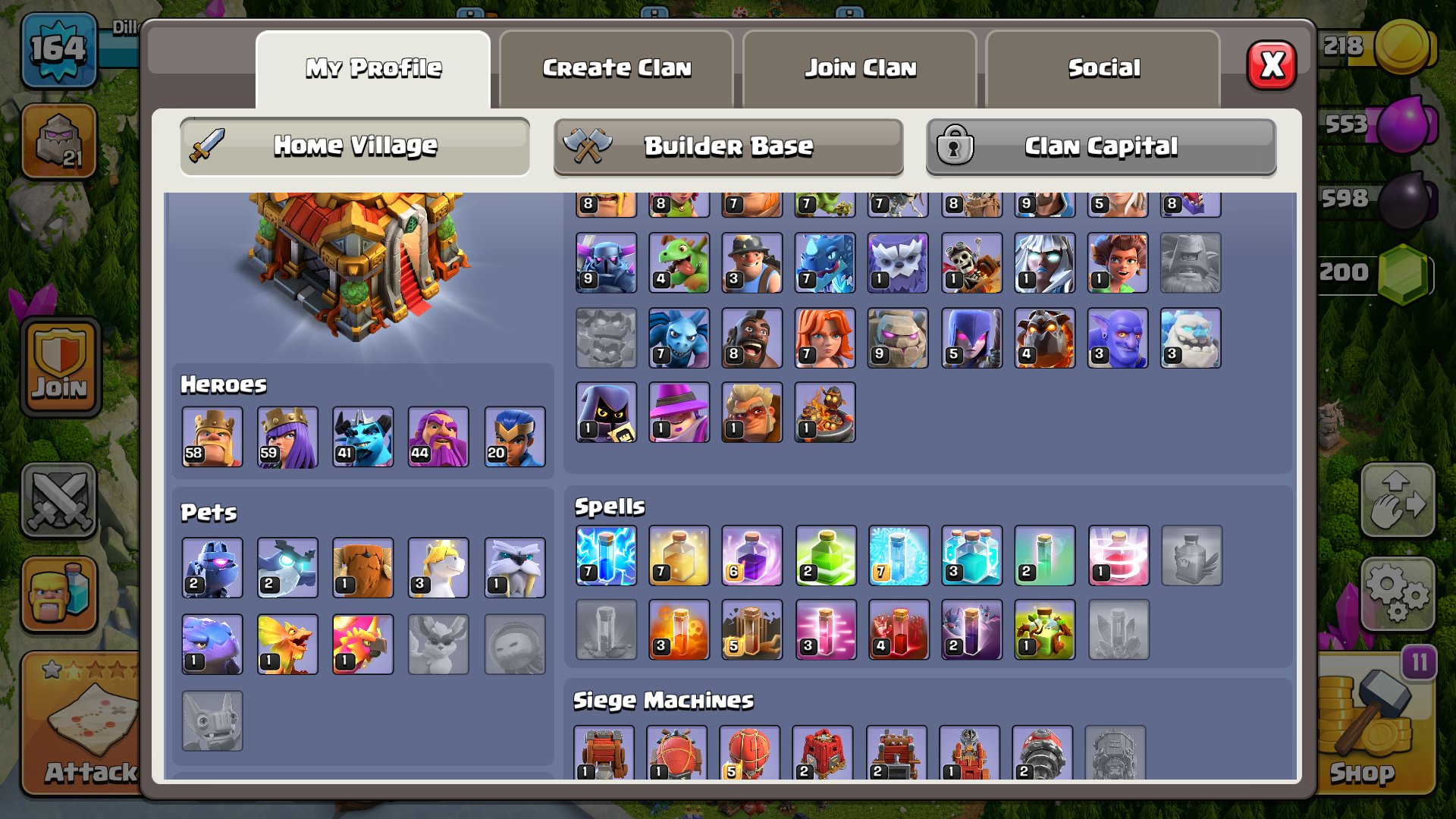
Task: Switch to the Builder Base tab
Action: (x=726, y=146)
